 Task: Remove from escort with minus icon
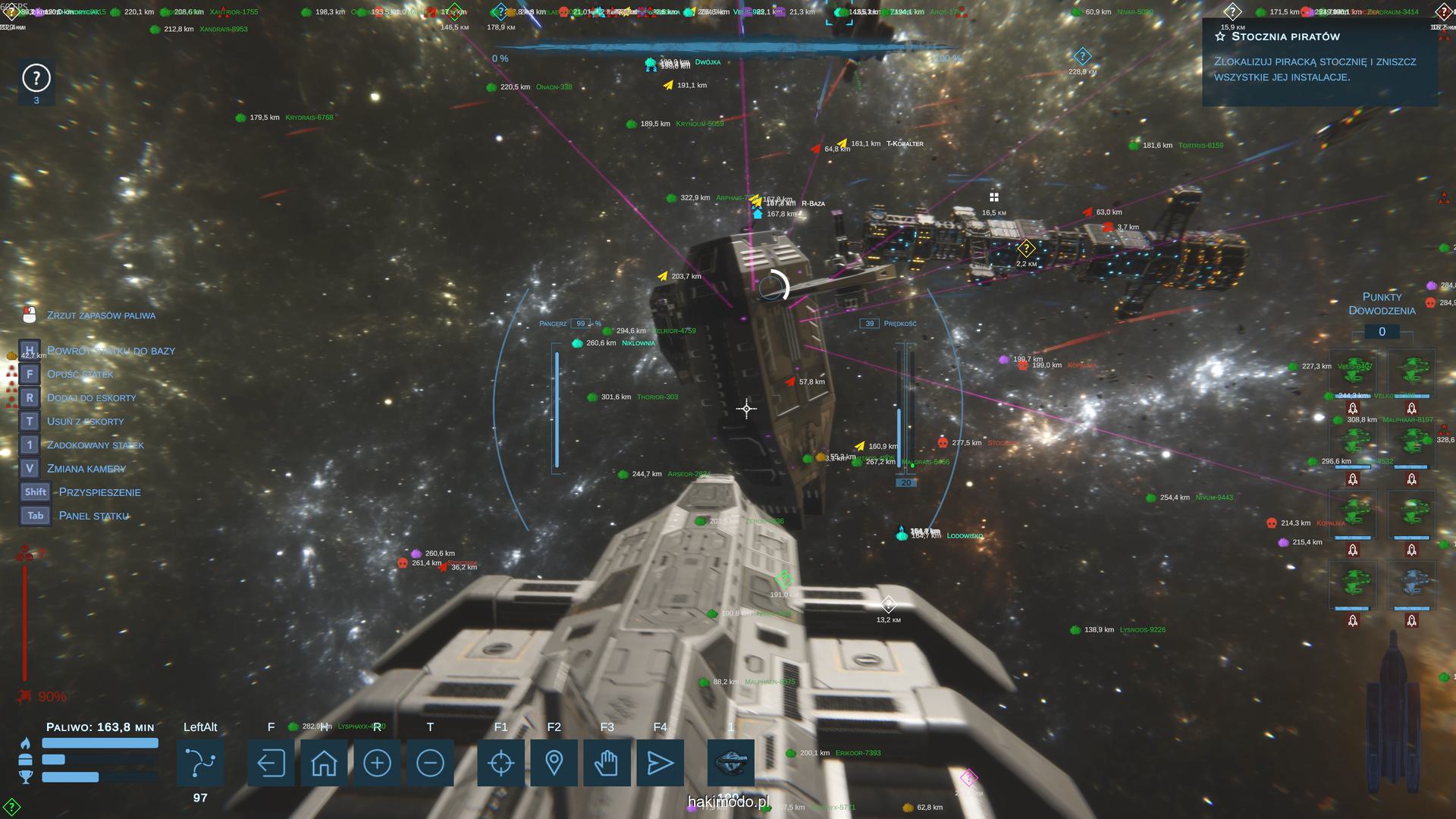pos(430,763)
